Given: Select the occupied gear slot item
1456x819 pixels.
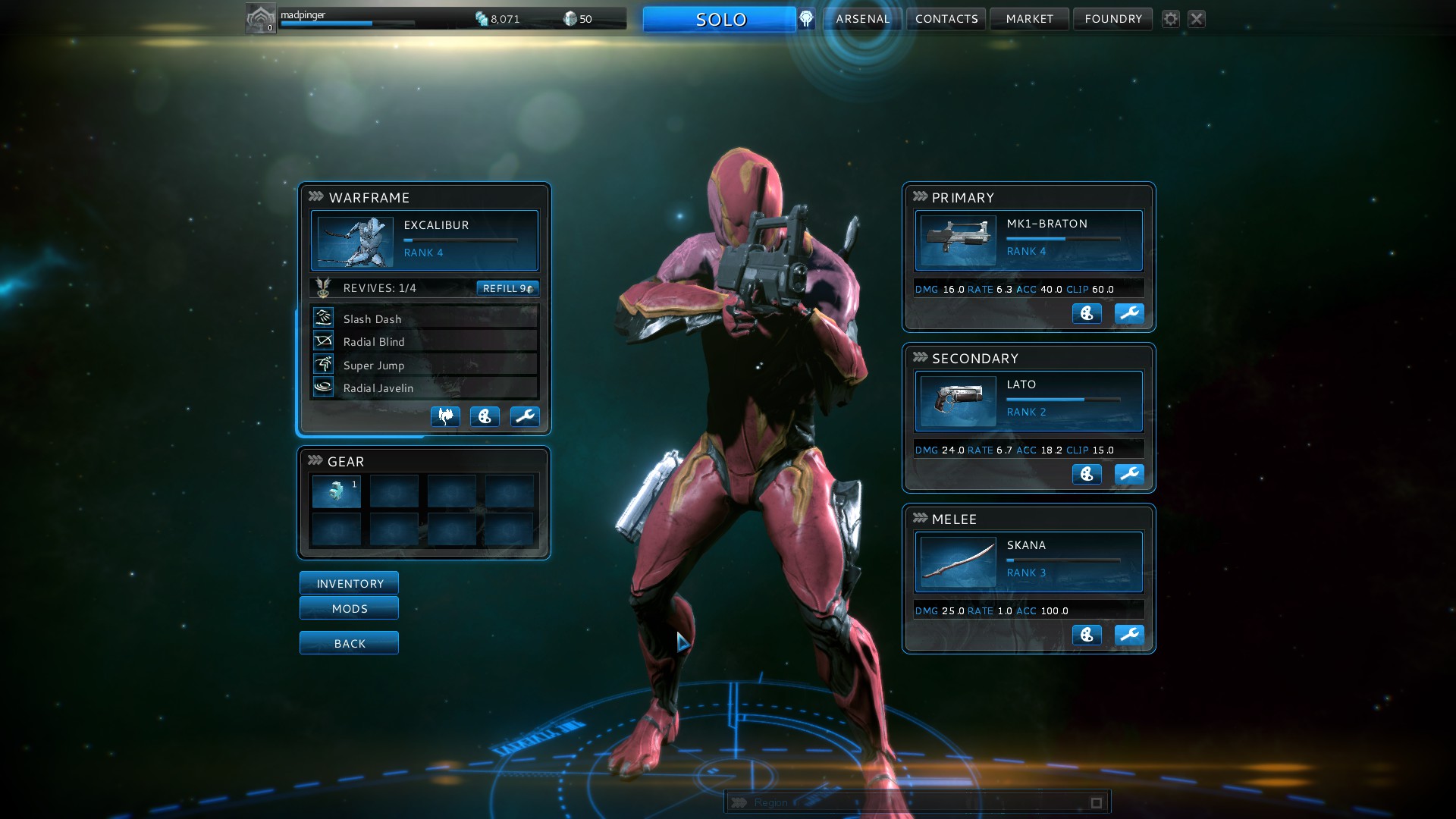Looking at the screenshot, I should click(337, 491).
